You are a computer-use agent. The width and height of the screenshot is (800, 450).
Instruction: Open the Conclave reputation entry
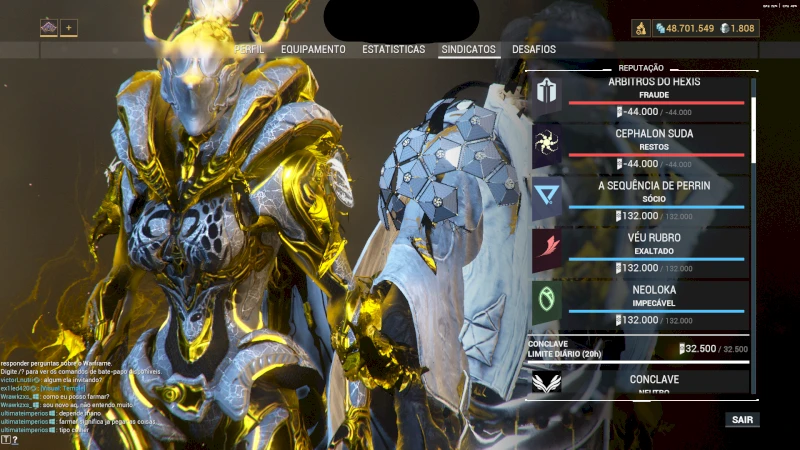(x=640, y=382)
